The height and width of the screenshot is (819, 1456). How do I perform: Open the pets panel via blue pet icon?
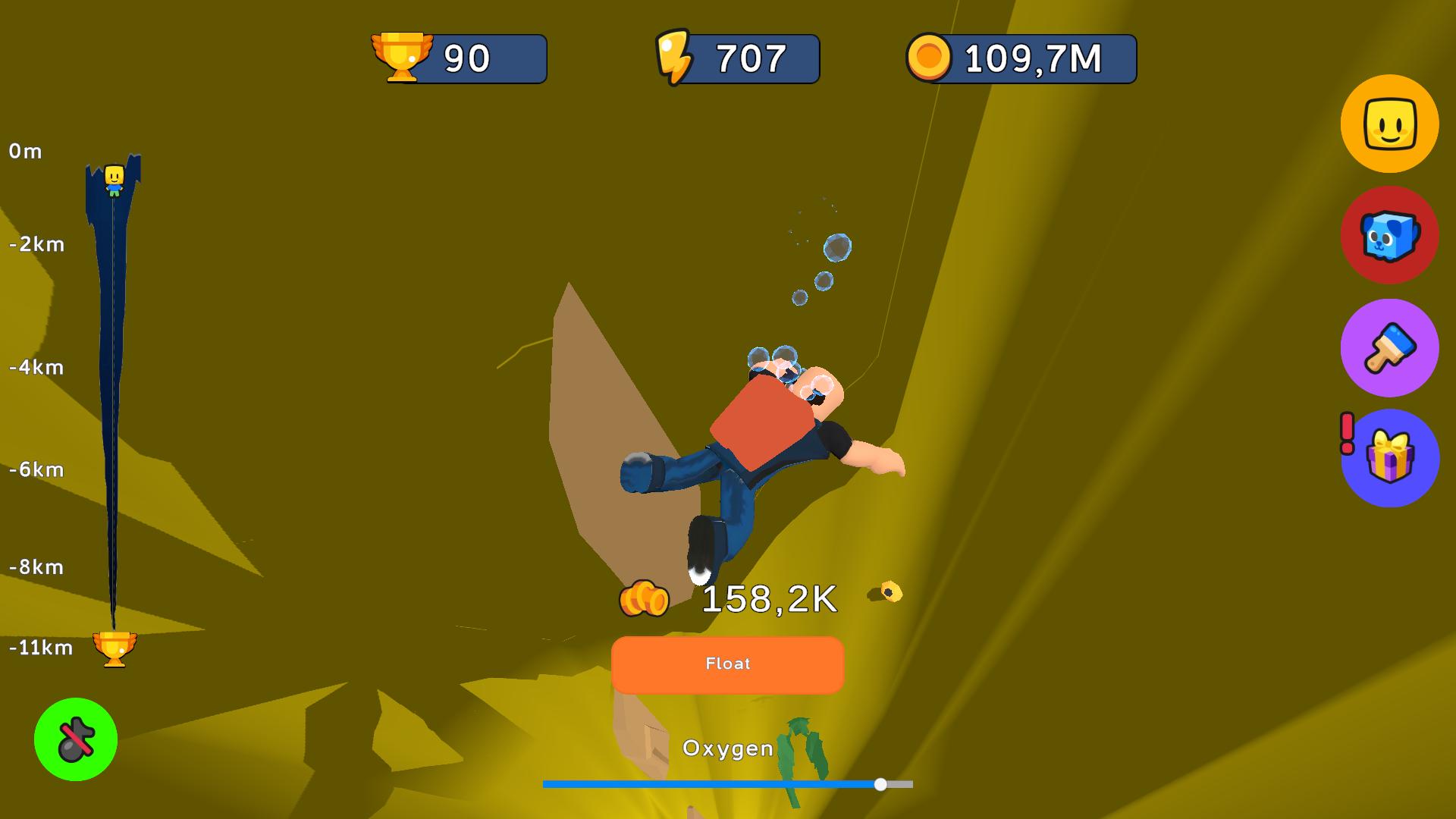pyautogui.click(x=1389, y=237)
